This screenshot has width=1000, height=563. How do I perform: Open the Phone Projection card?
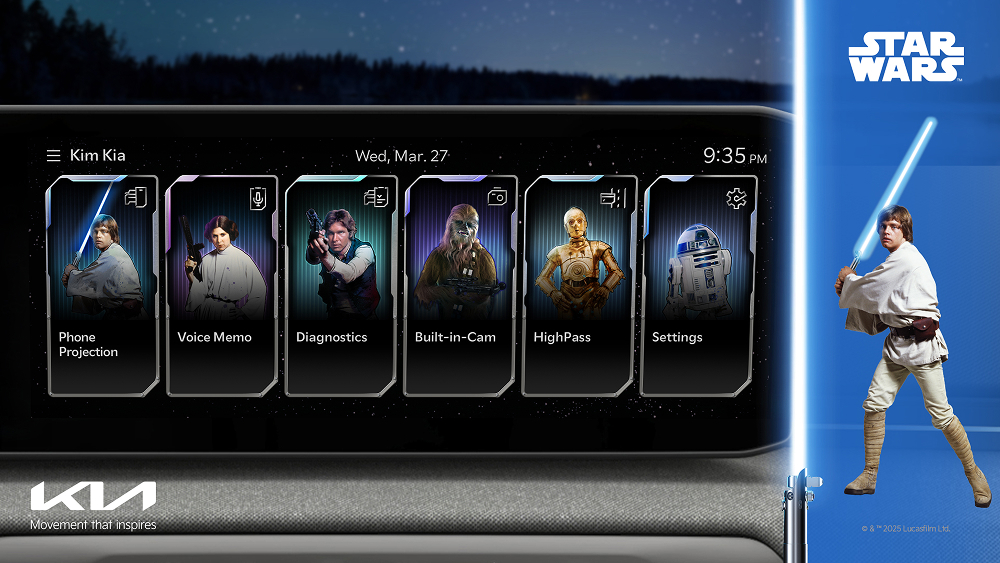pyautogui.click(x=103, y=285)
